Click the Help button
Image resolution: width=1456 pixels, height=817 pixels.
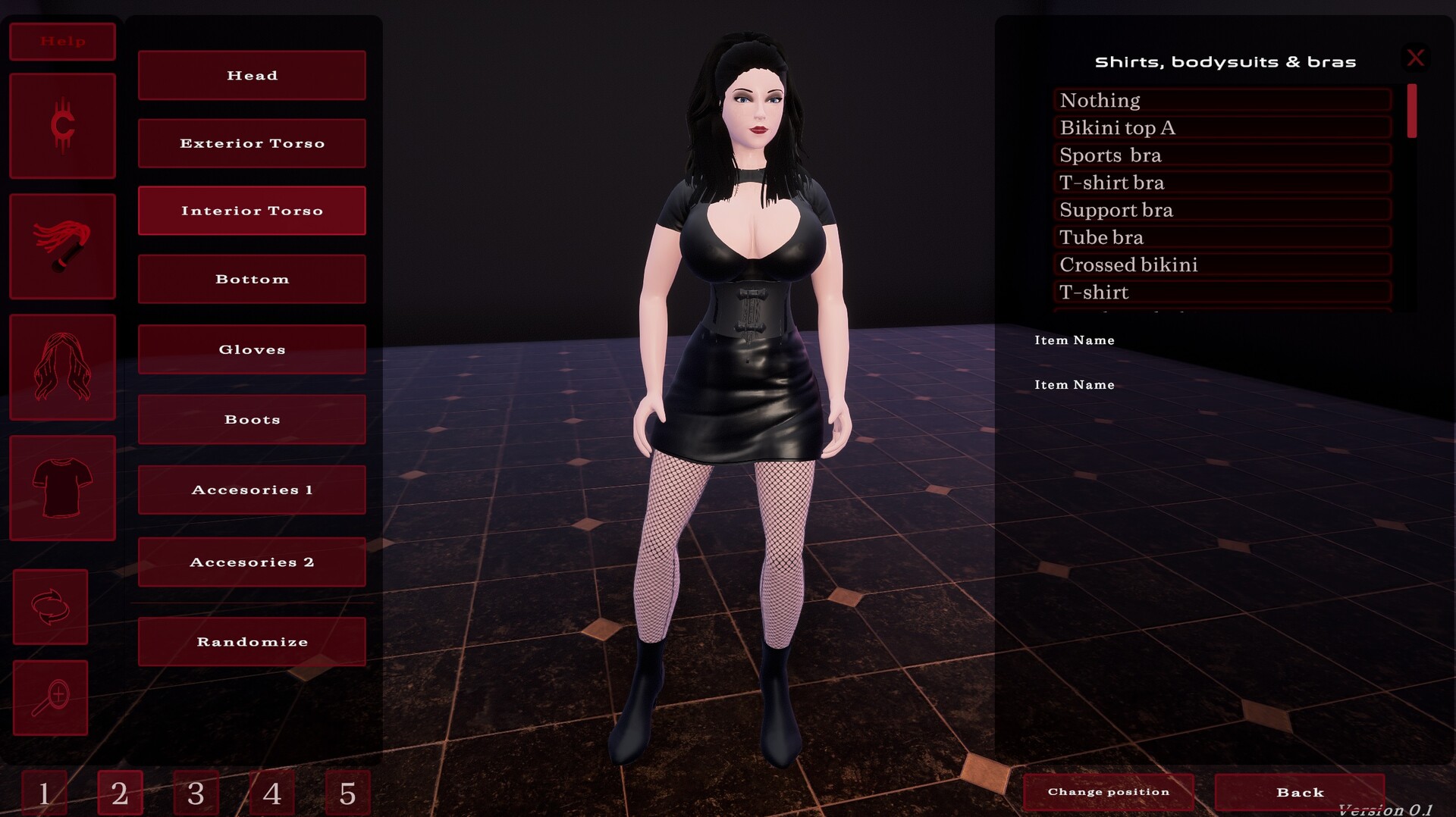(62, 42)
